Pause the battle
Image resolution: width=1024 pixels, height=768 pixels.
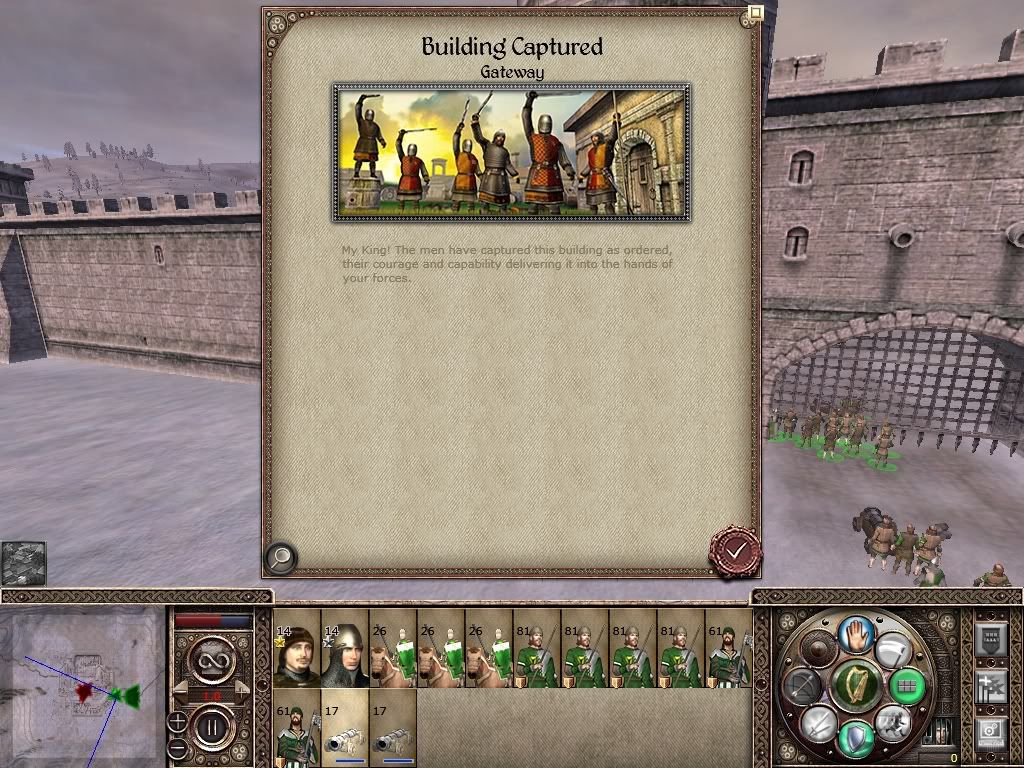coord(212,727)
